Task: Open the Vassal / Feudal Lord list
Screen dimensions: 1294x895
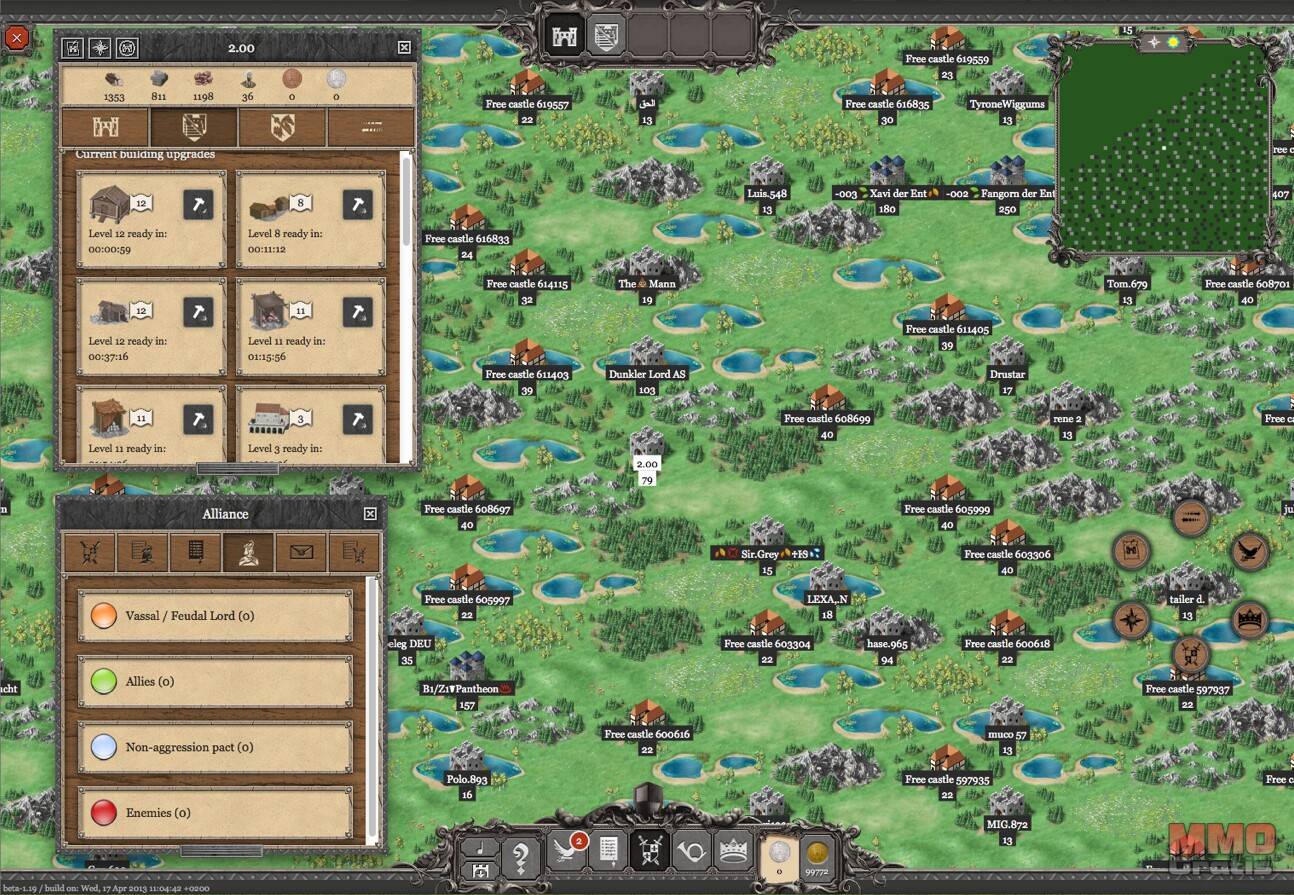Action: (x=215, y=616)
